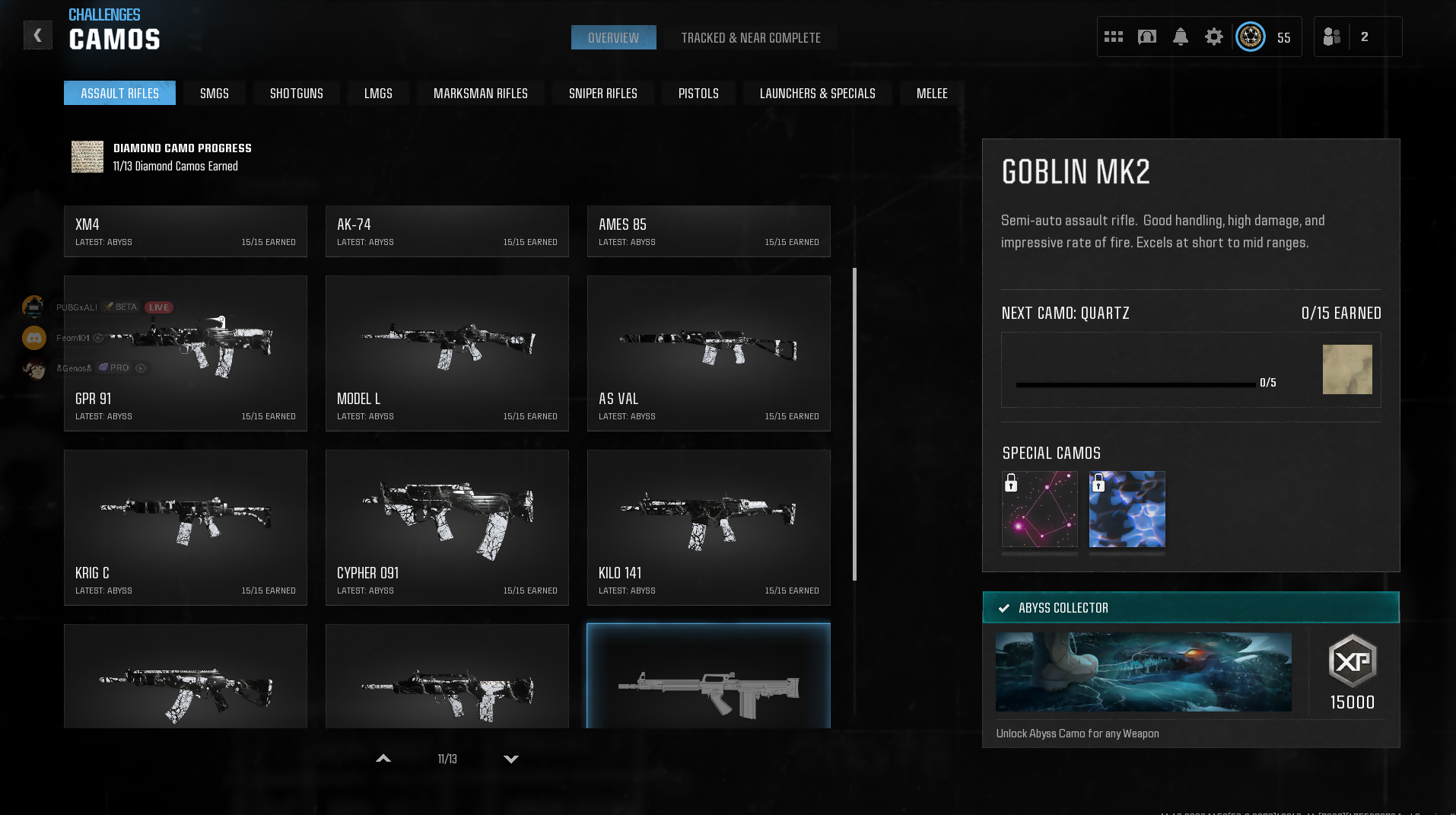Image resolution: width=1456 pixels, height=815 pixels.
Task: Select the locked blue special camo
Action: (1127, 509)
